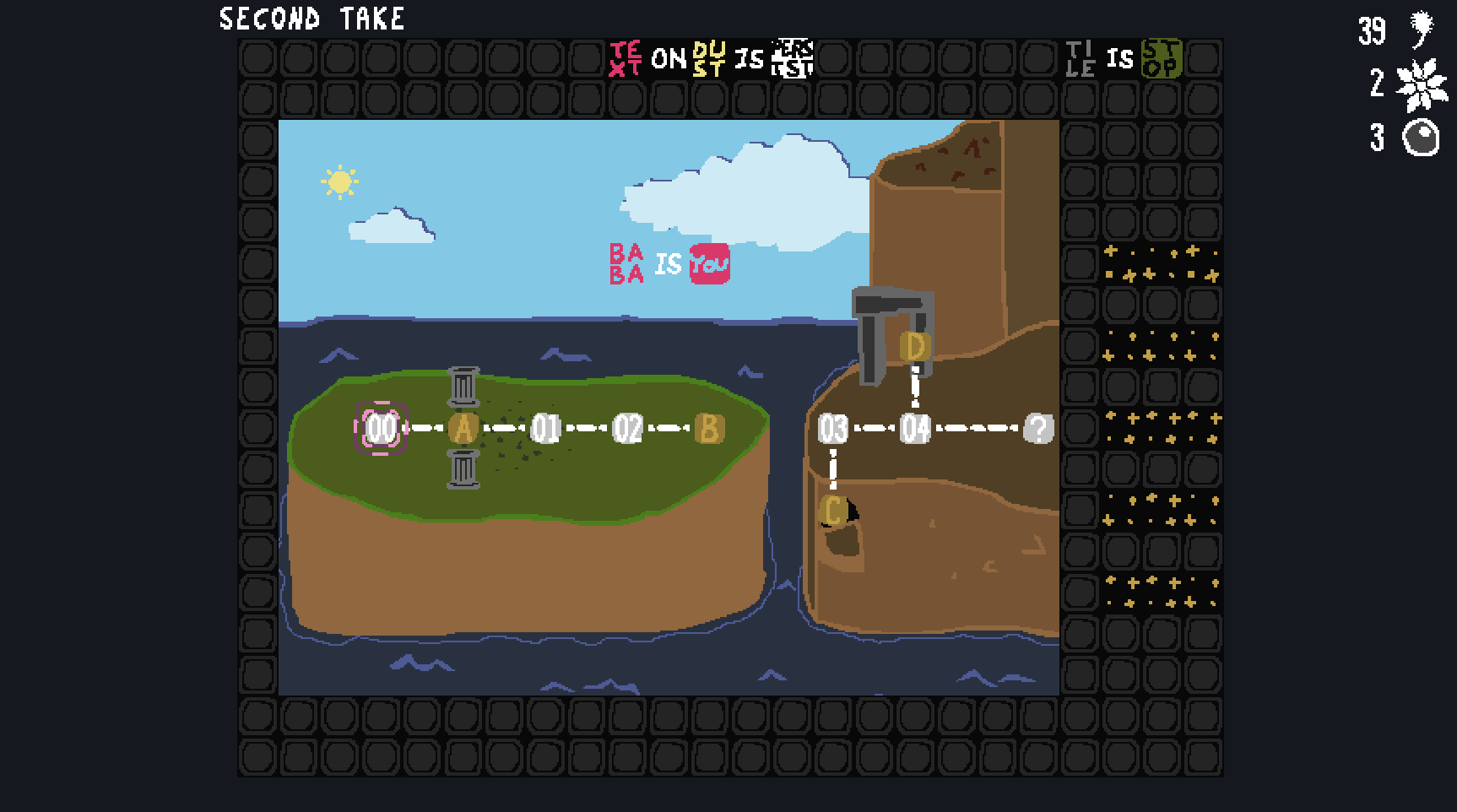Open level 04 beneath the crane

[x=914, y=429]
